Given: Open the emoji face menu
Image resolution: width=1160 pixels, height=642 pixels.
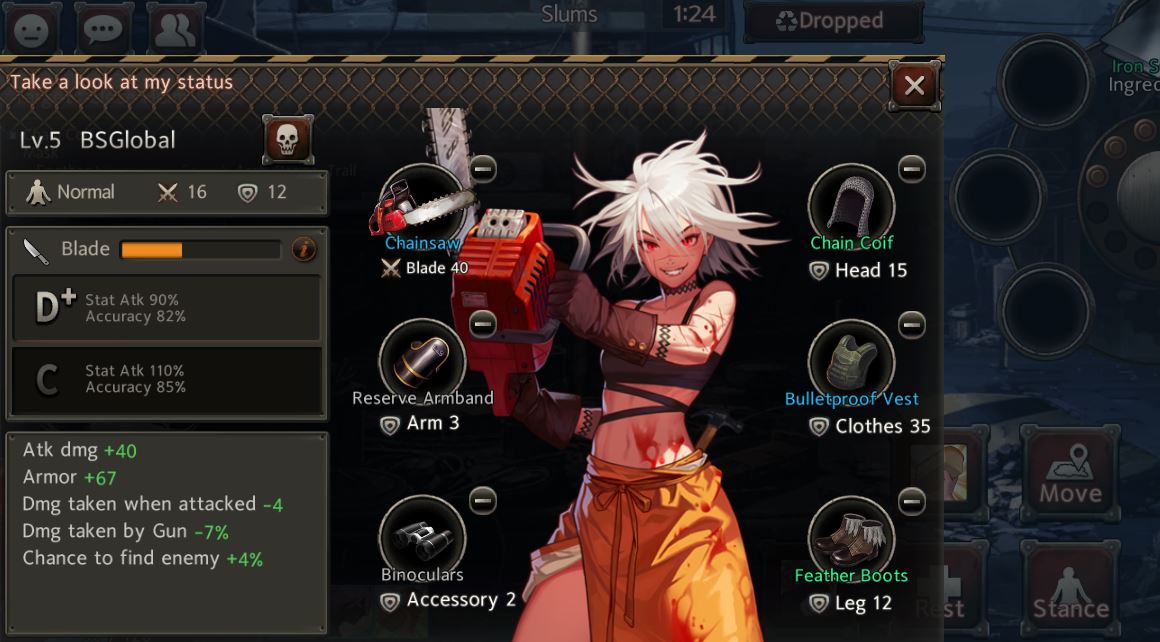Looking at the screenshot, I should 31,29.
